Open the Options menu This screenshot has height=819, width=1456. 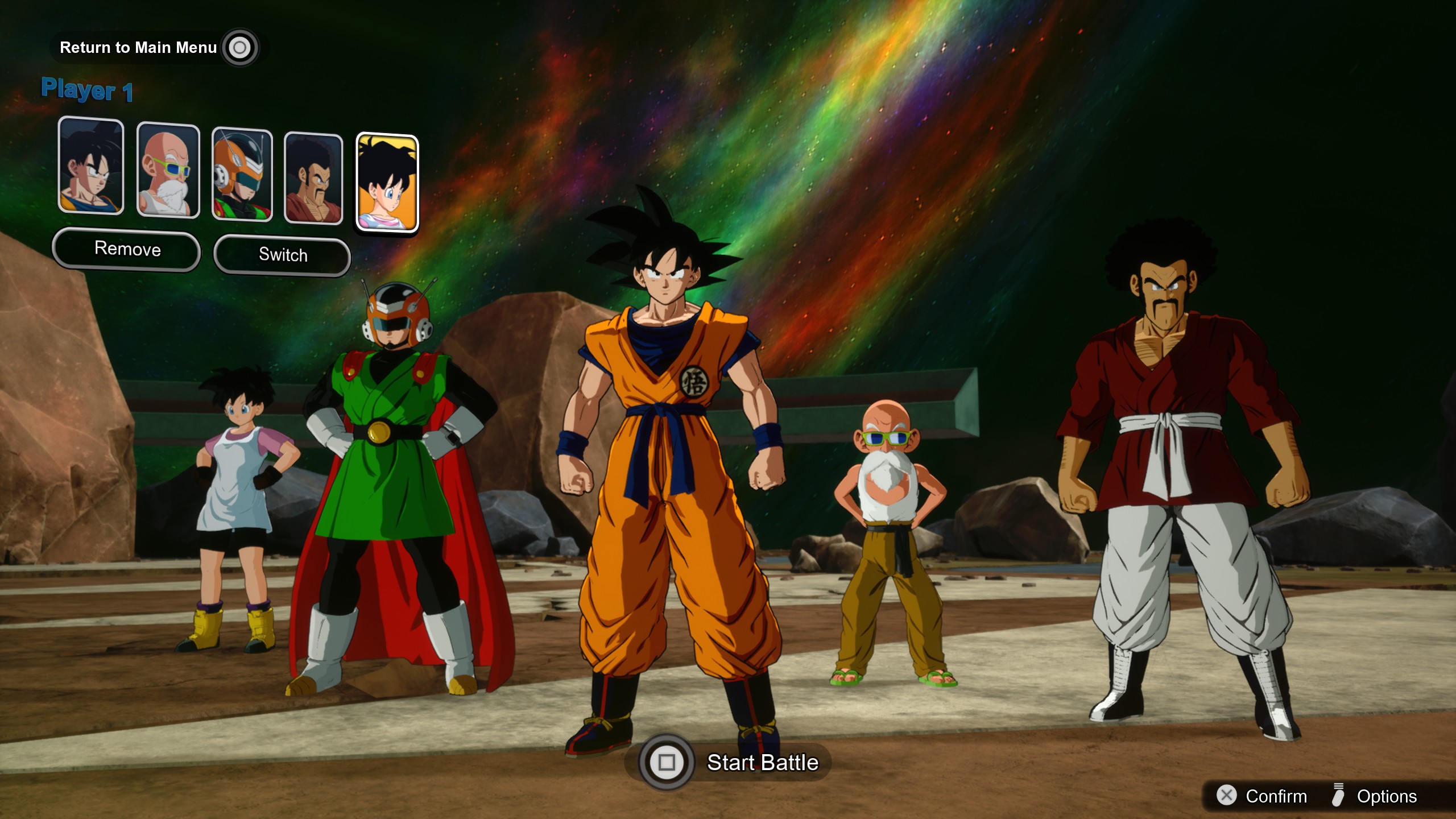click(1375, 796)
